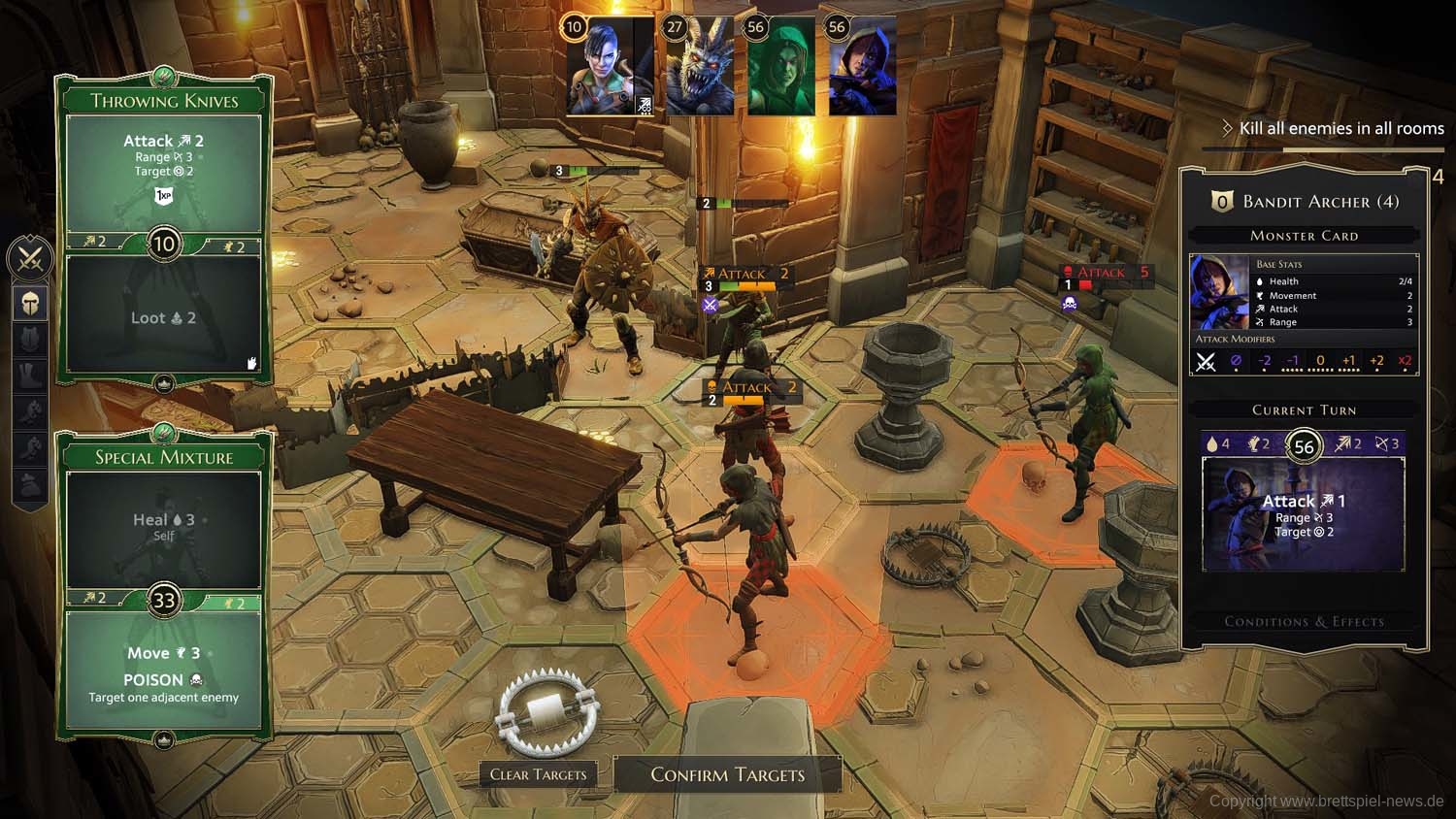
Task: Select the blue hooded archer initiative portrait
Action: point(862,66)
